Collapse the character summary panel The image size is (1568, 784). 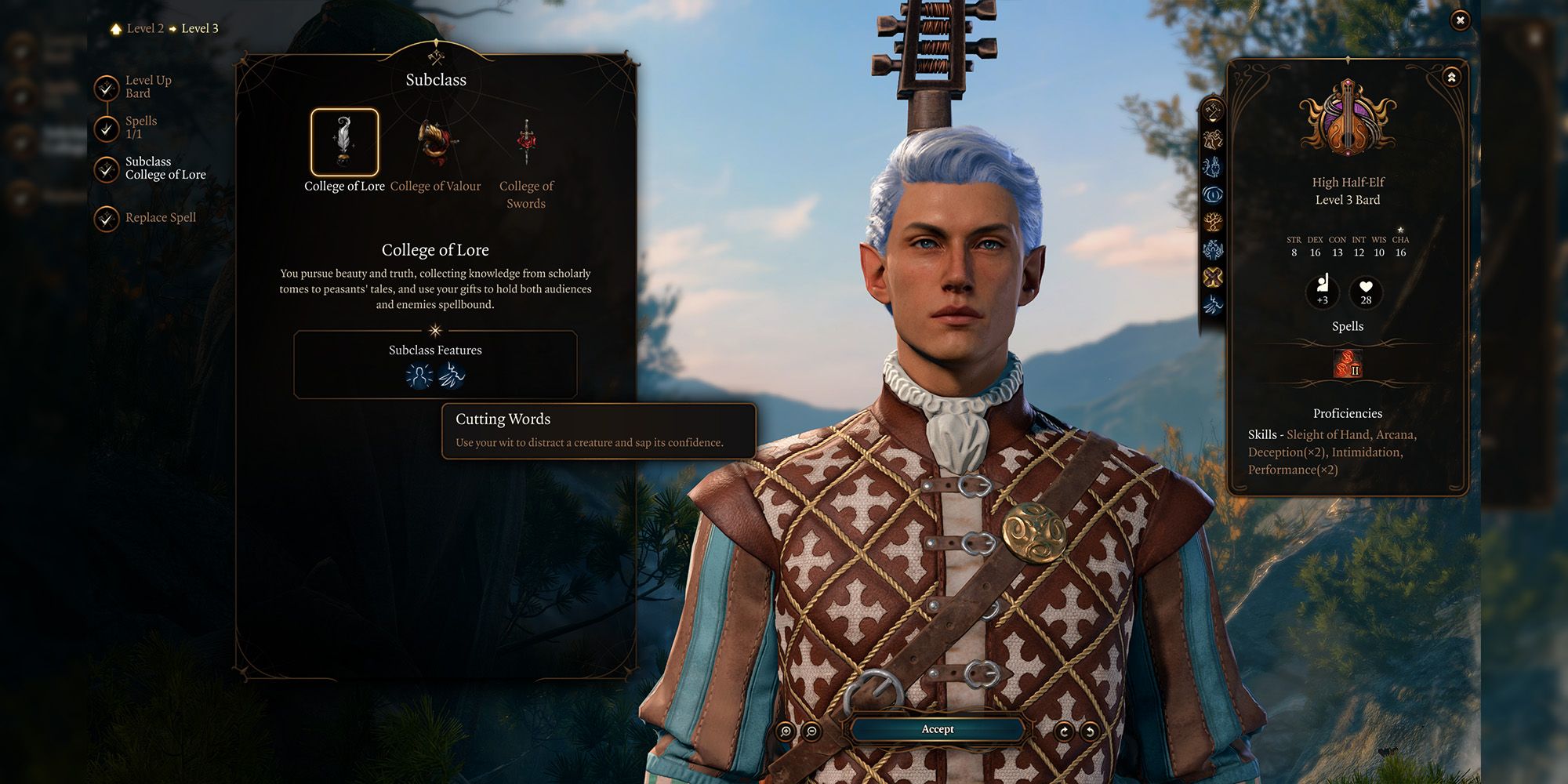coord(1451,77)
